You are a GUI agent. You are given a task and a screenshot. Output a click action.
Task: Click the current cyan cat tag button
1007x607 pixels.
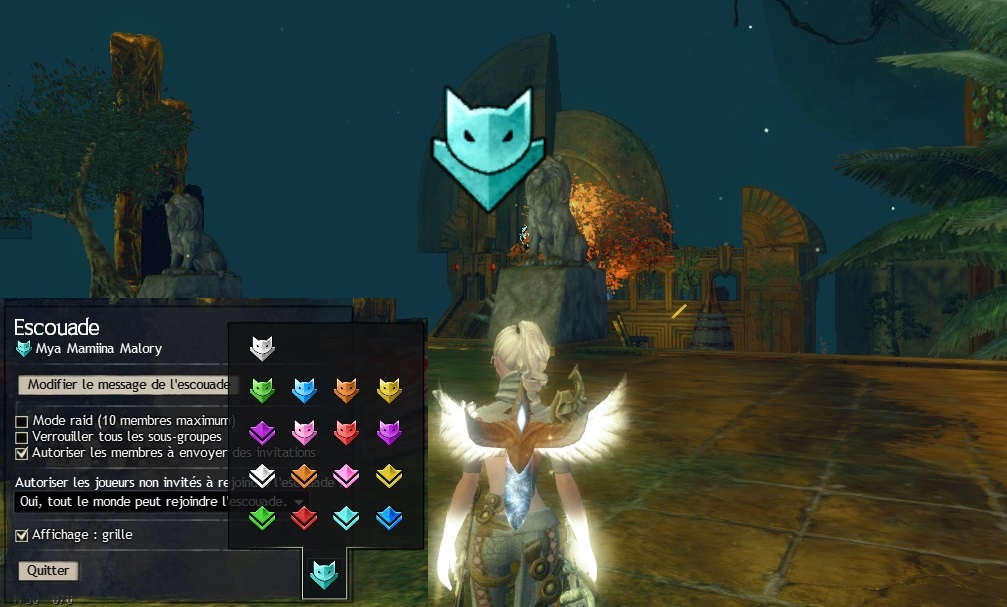pos(324,574)
